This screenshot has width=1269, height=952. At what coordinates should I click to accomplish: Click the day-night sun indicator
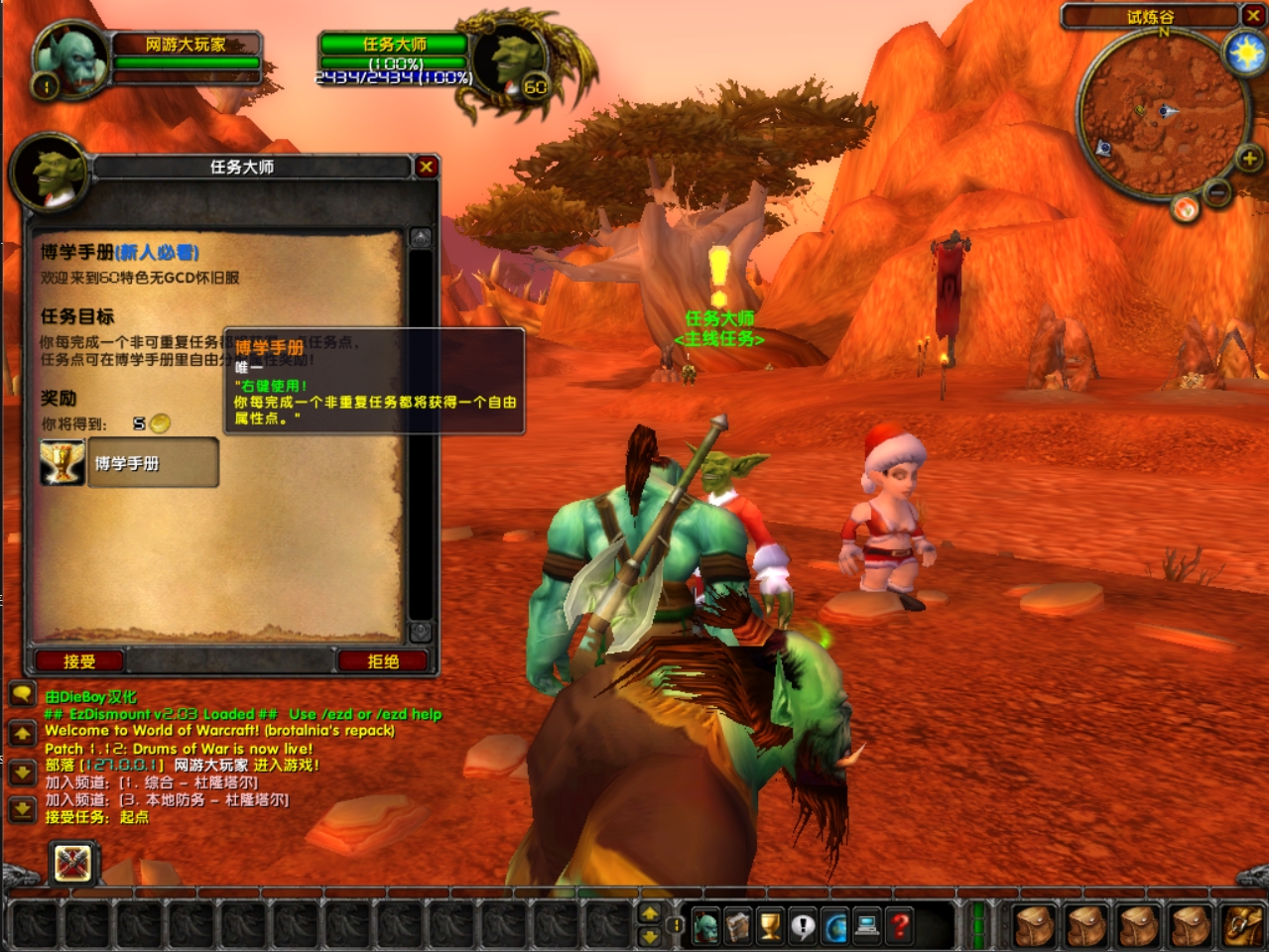[1245, 52]
